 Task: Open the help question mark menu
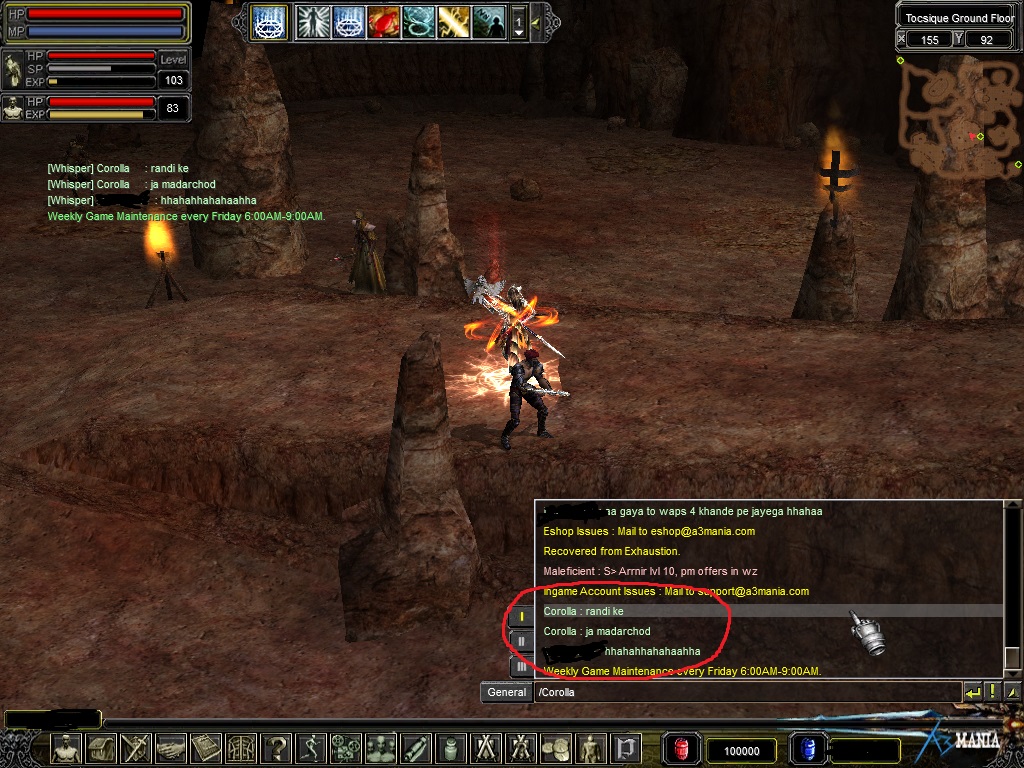click(277, 748)
